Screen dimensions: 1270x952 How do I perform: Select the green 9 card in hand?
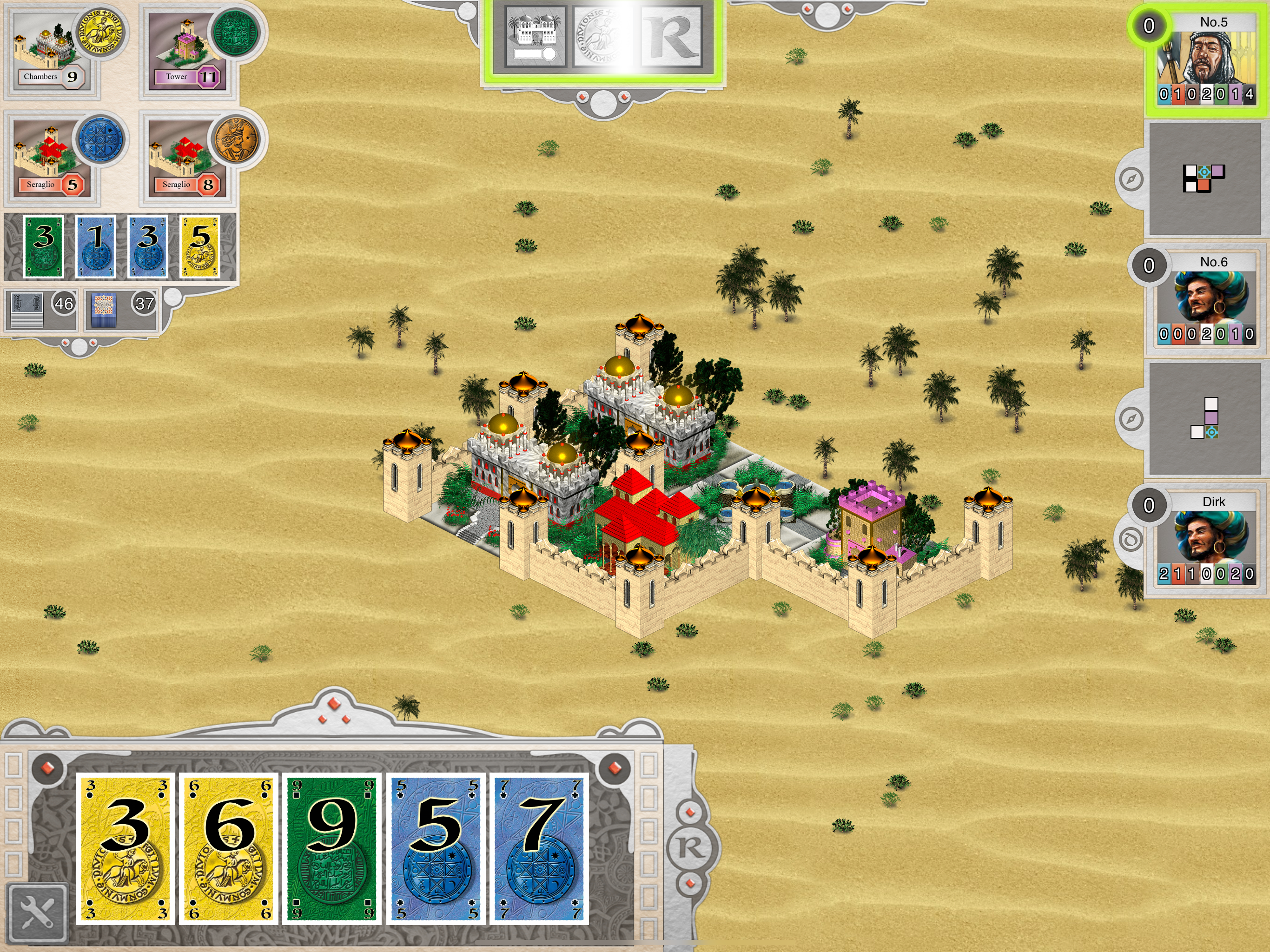332,849
